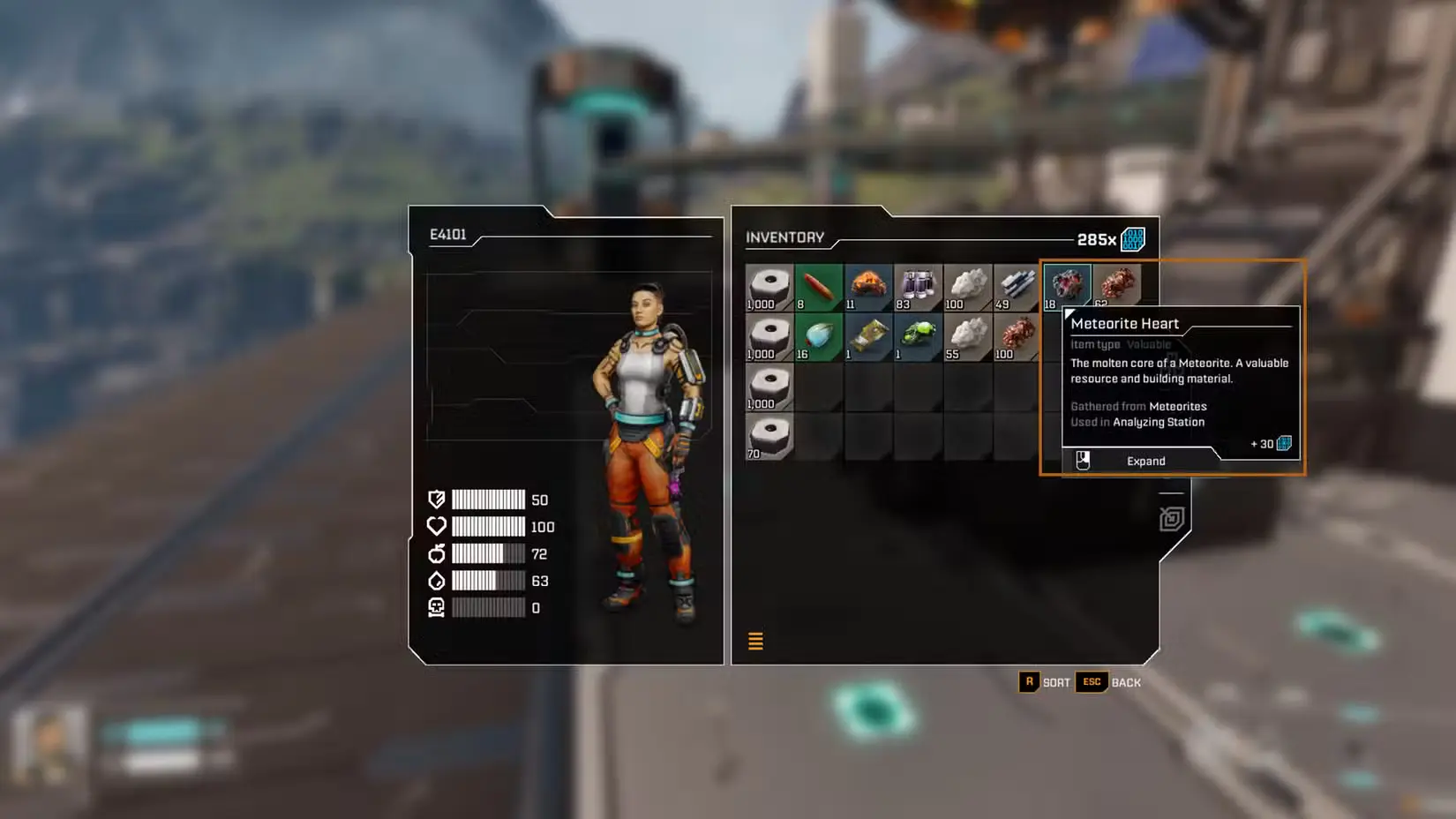Screen dimensions: 1456x819
Task: Click the campfire embers stack of 11
Action: pyautogui.click(x=868, y=284)
